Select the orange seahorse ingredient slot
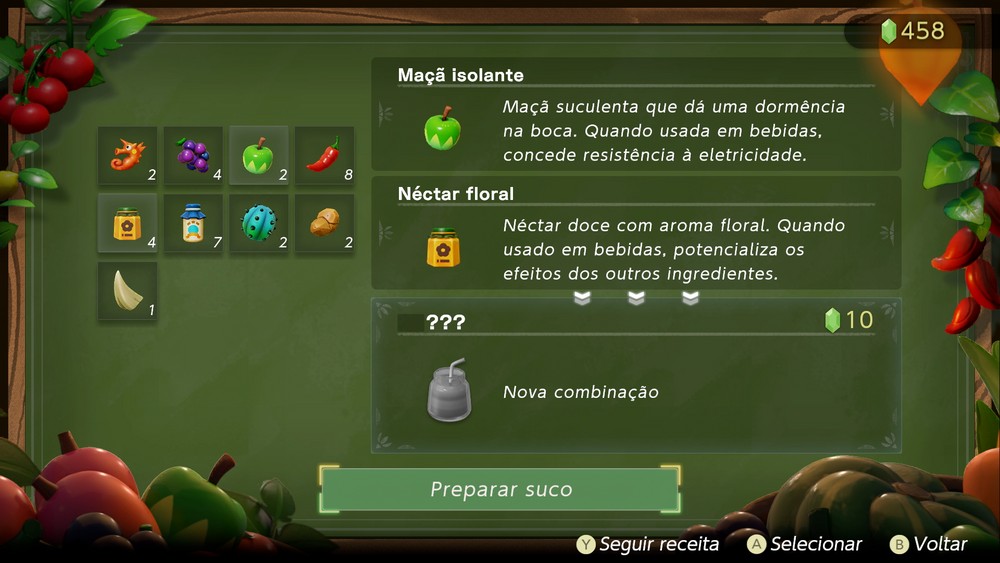 click(127, 155)
